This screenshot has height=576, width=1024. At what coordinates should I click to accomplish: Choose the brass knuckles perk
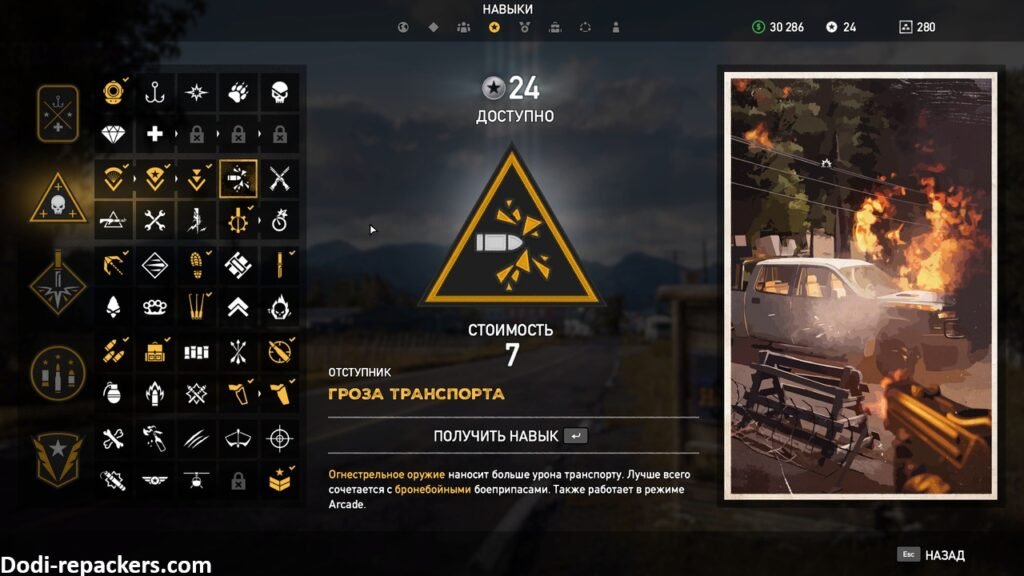pos(154,306)
